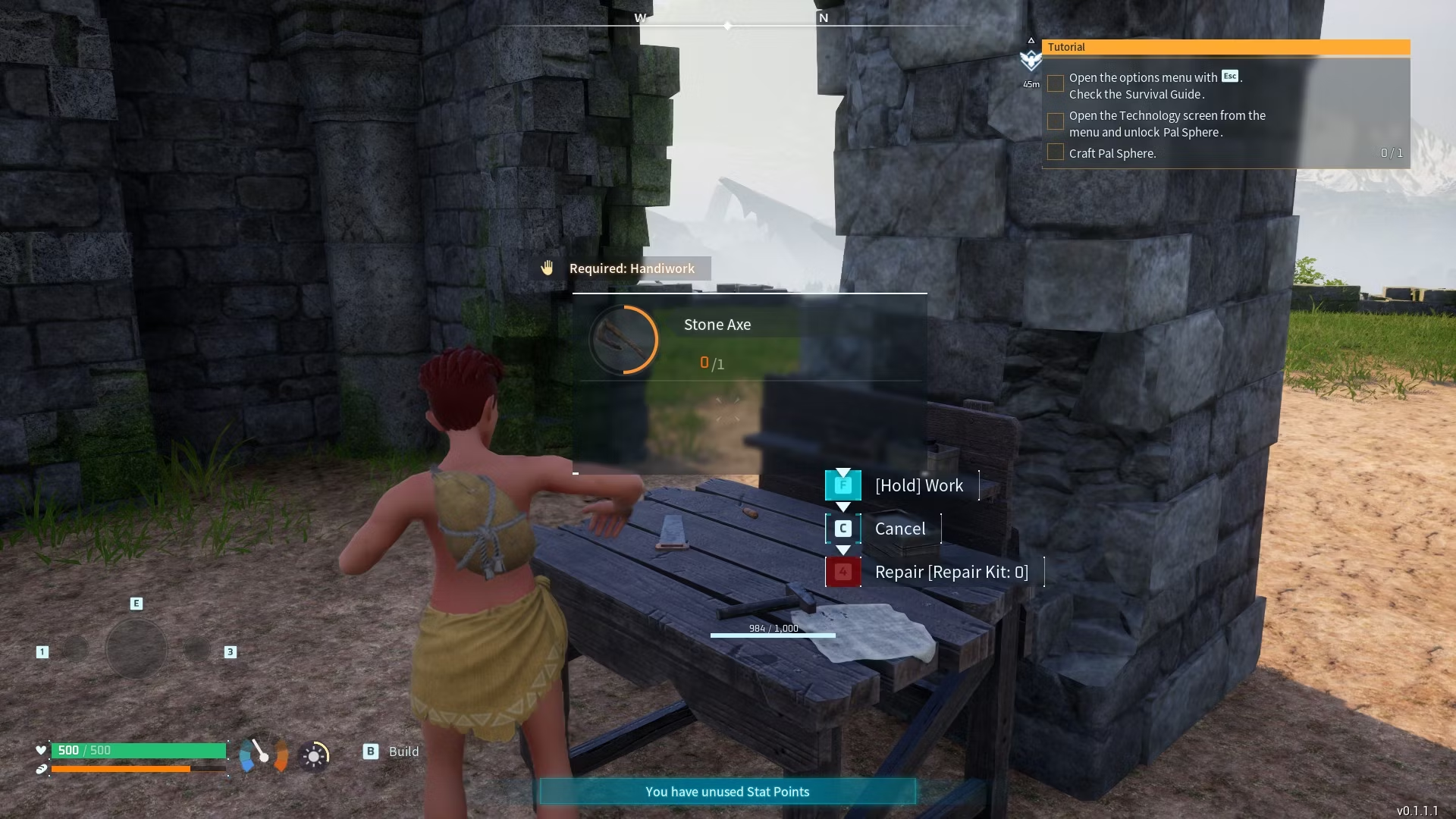Click the Stone Axe crafting icon
The height and width of the screenshot is (819, 1456).
click(623, 340)
